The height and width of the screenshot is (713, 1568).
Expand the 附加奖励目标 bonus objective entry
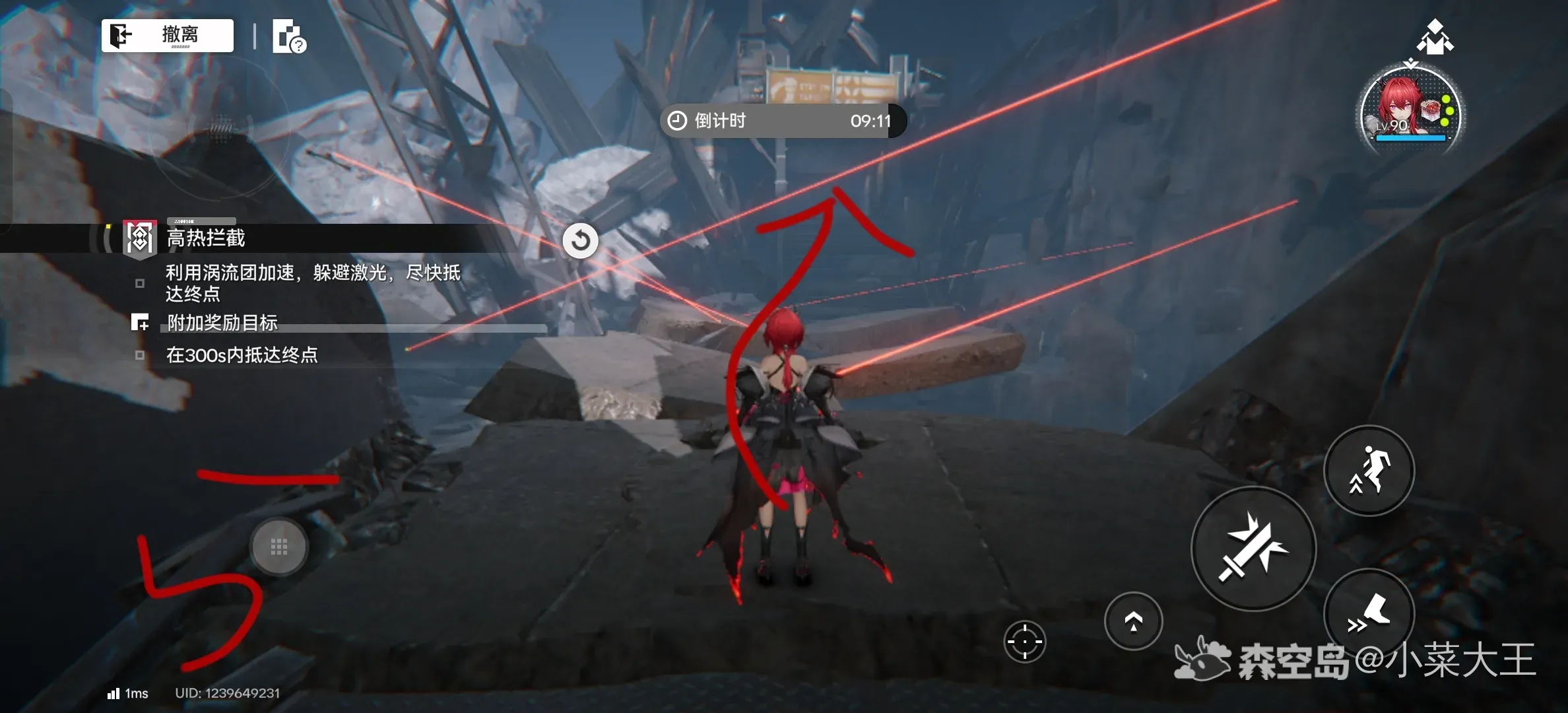tap(222, 323)
